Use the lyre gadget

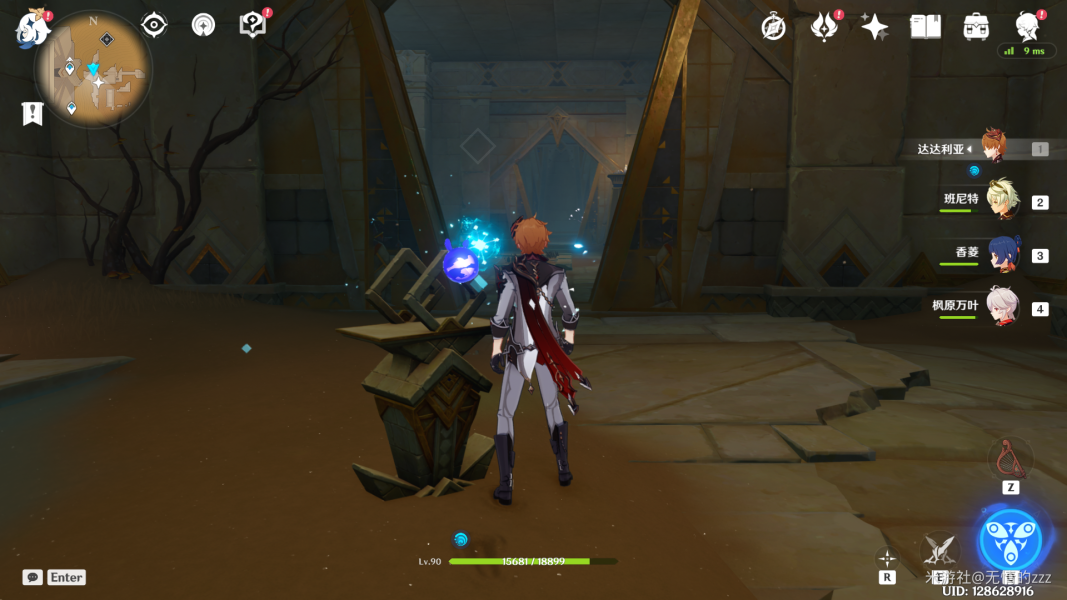(1010, 458)
